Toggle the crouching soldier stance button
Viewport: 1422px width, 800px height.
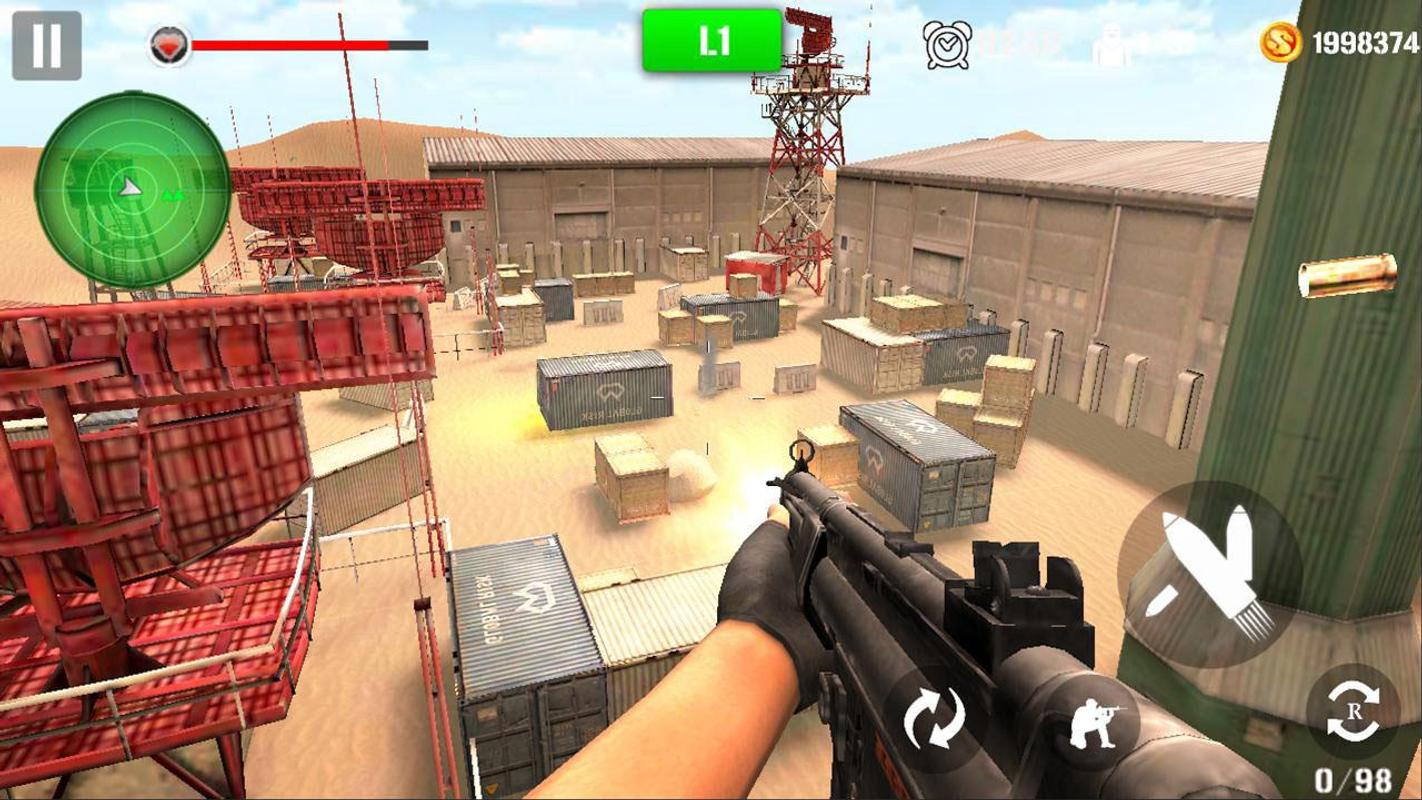click(x=1094, y=722)
